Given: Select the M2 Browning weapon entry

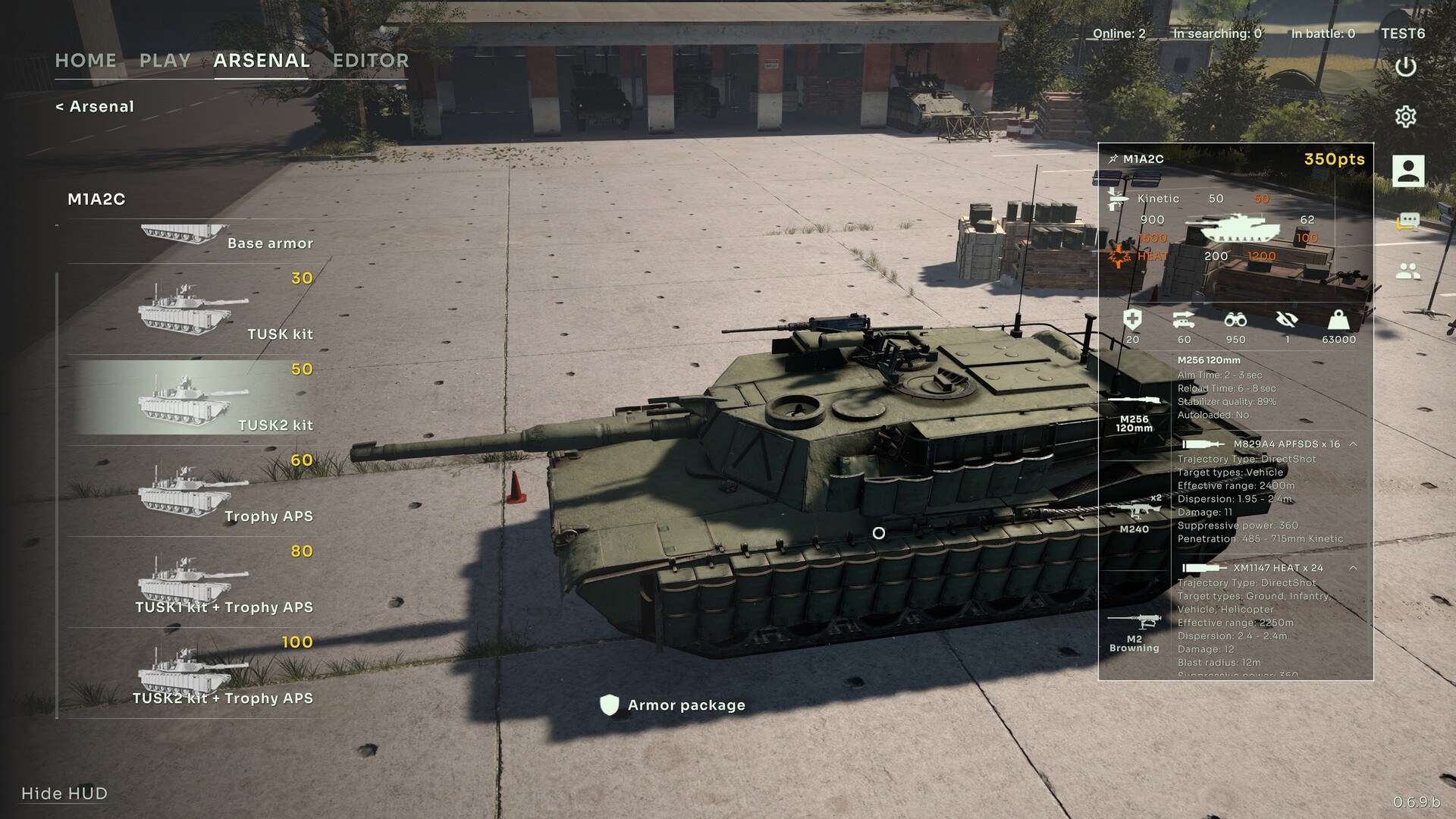Looking at the screenshot, I should tap(1134, 632).
